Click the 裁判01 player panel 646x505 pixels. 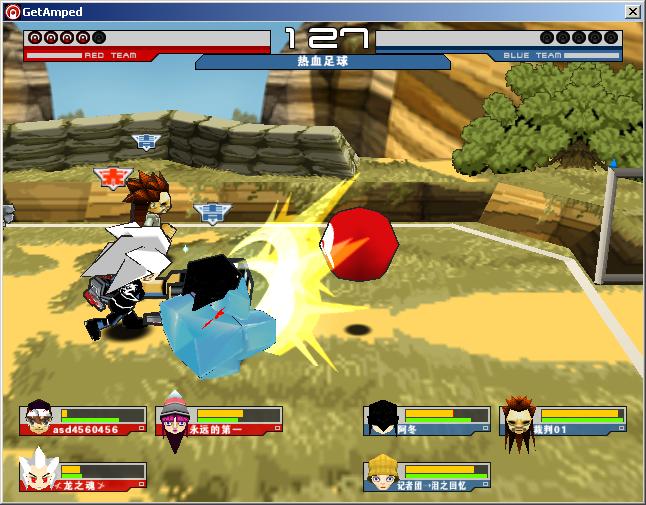point(563,420)
